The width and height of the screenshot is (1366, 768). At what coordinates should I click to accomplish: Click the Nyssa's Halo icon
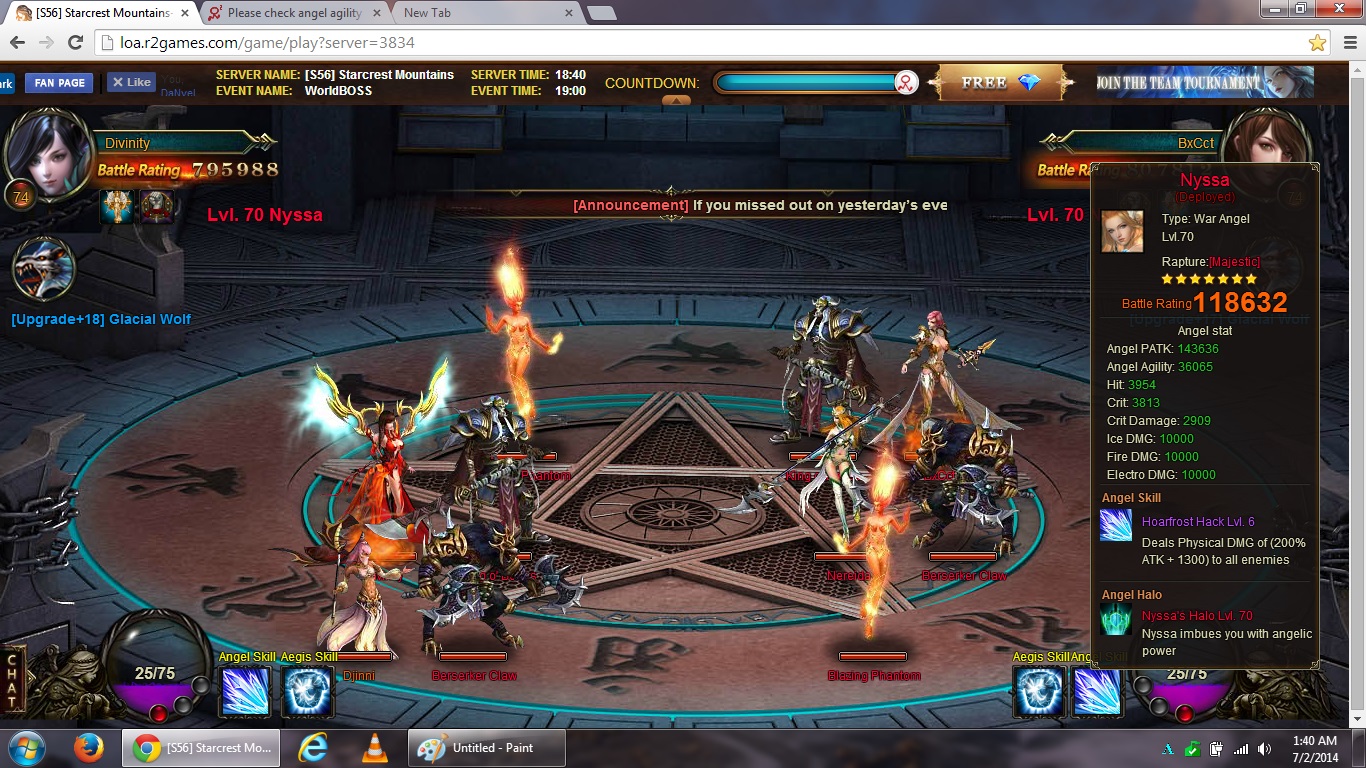[1116, 618]
